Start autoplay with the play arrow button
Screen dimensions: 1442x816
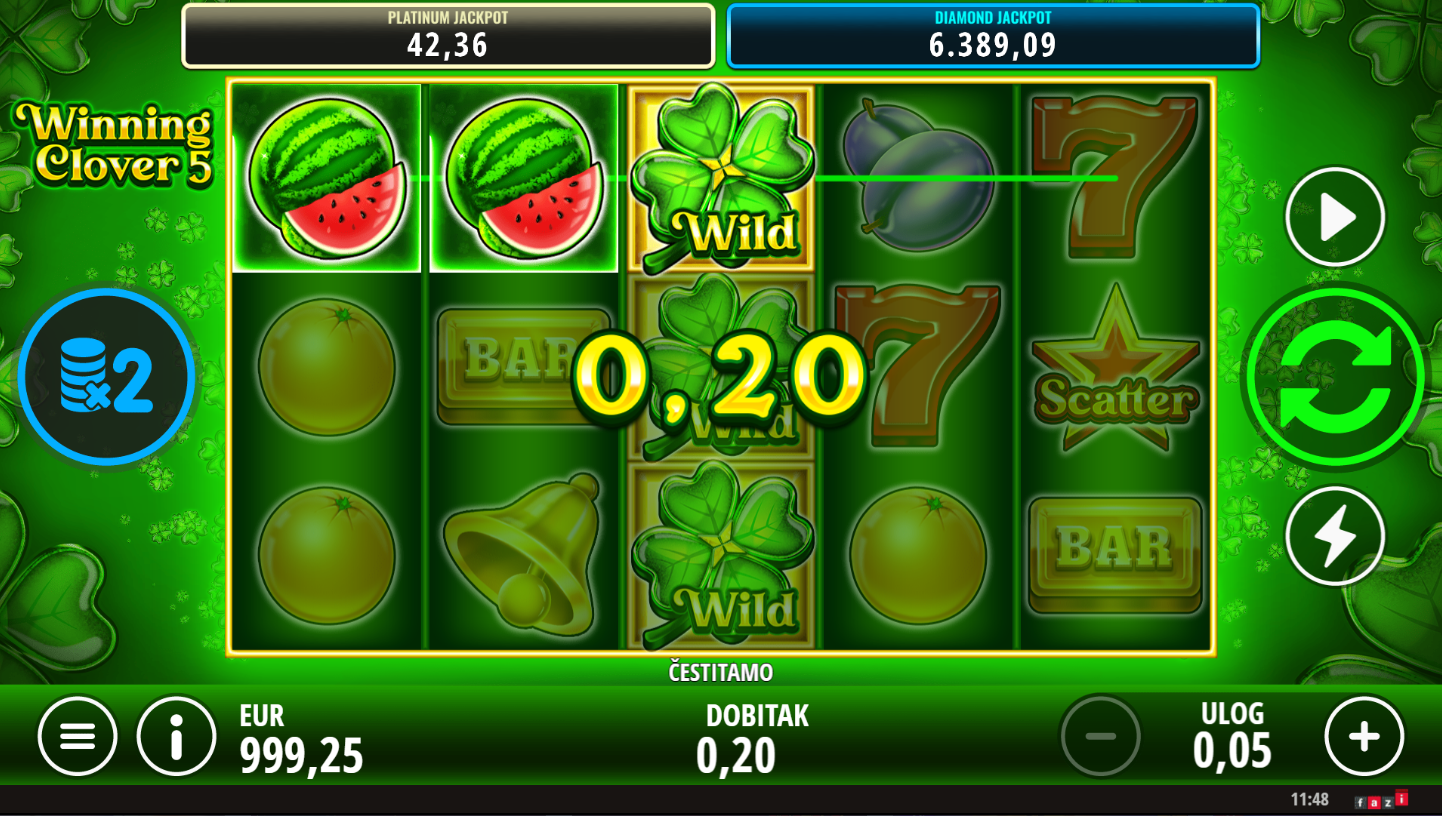click(1334, 217)
